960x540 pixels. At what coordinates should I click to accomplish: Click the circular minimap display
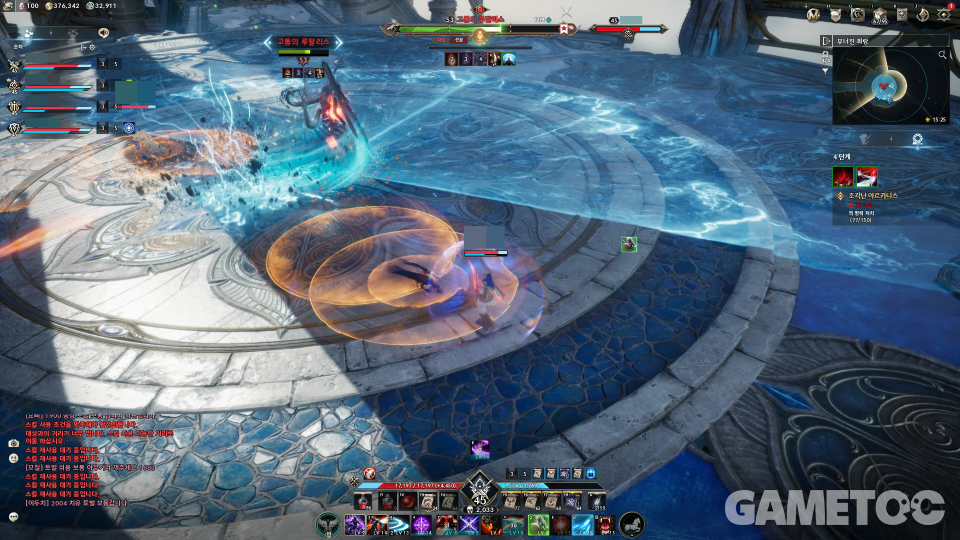[x=886, y=88]
